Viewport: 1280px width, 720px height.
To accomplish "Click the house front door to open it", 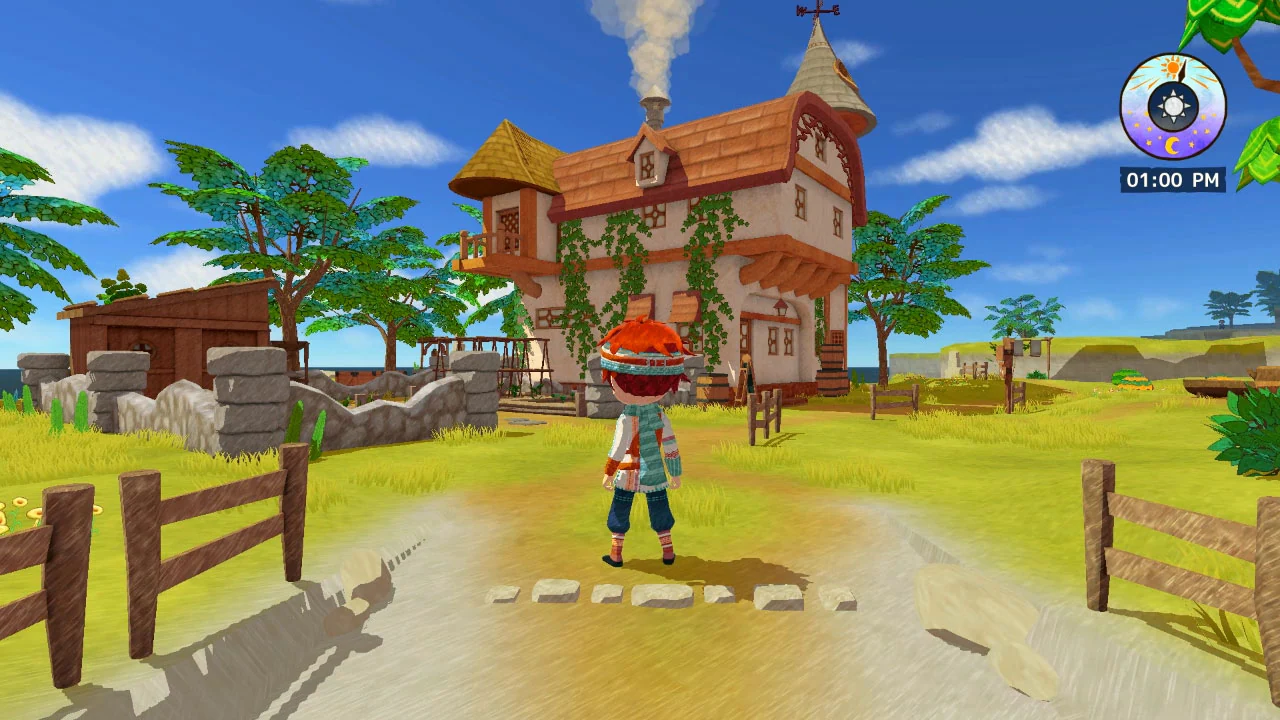I will click(745, 335).
